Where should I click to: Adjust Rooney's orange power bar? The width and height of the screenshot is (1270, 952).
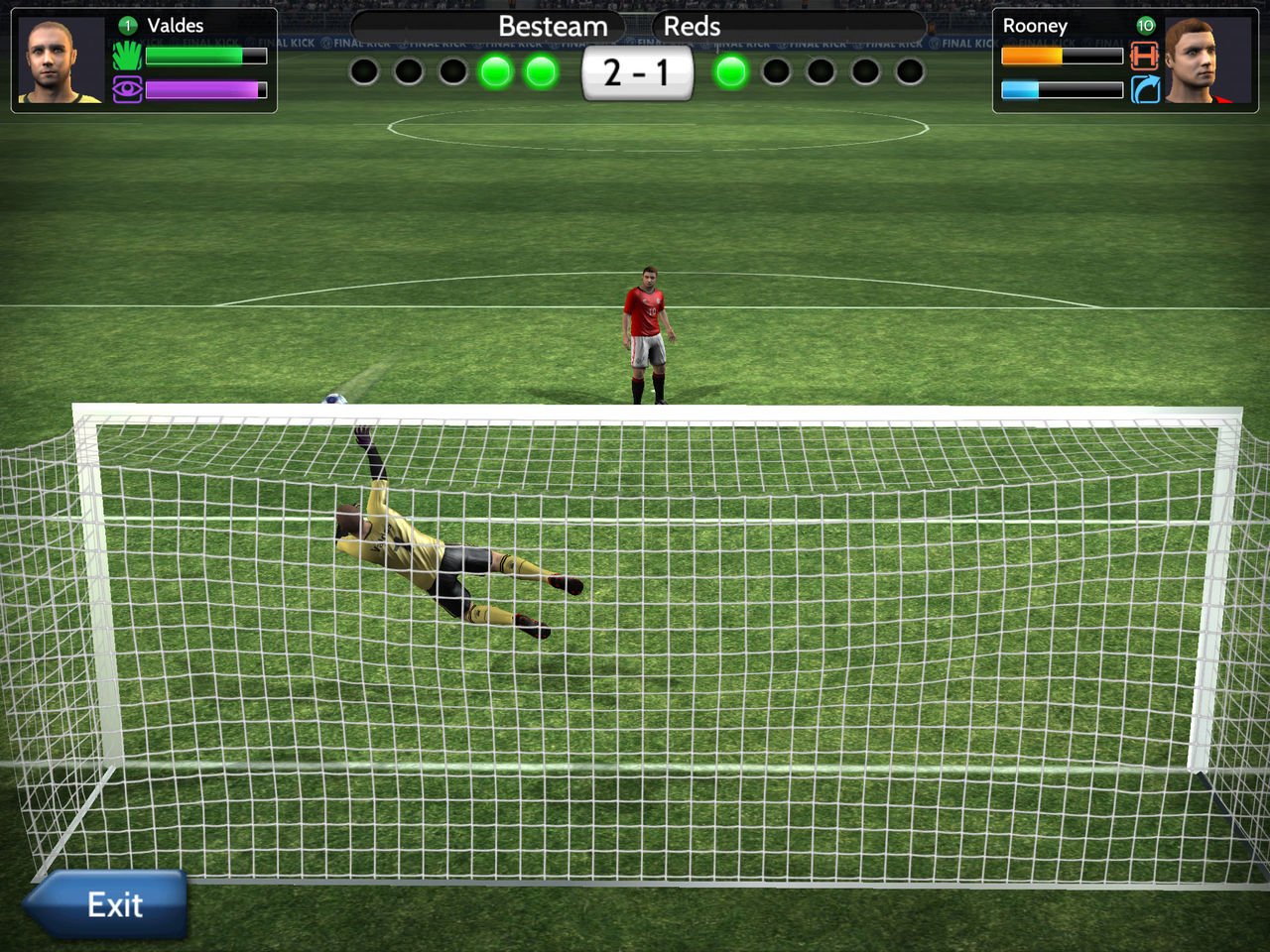[1062, 57]
